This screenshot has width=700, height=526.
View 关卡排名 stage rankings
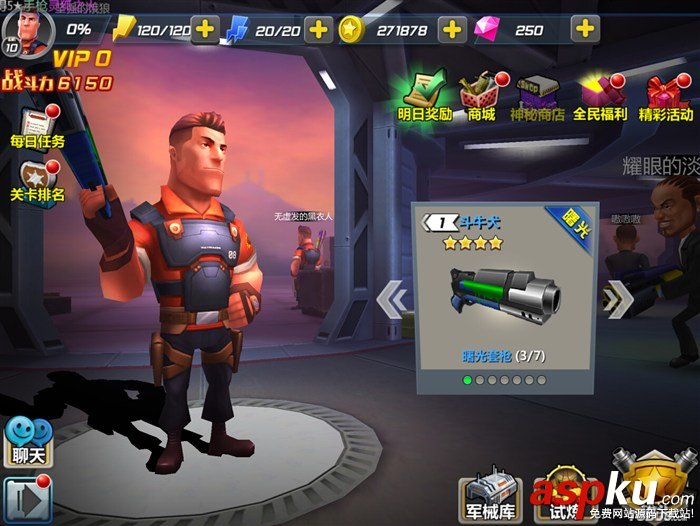(37, 181)
